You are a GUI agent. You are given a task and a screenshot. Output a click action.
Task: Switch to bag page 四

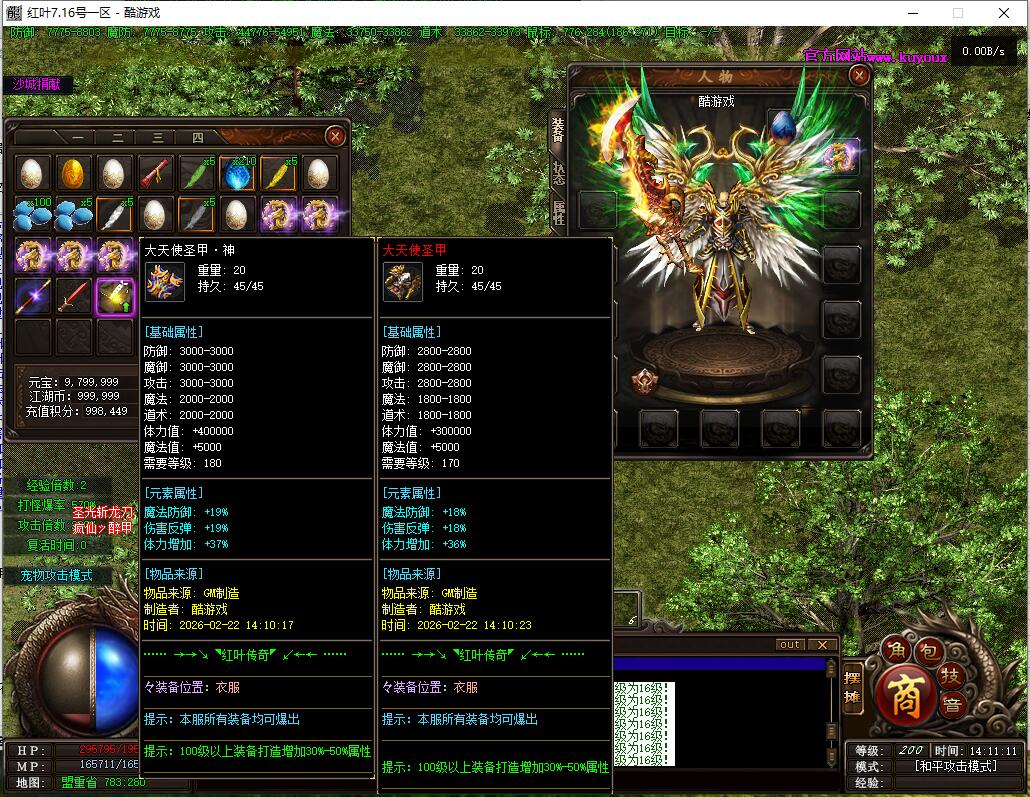[x=197, y=138]
